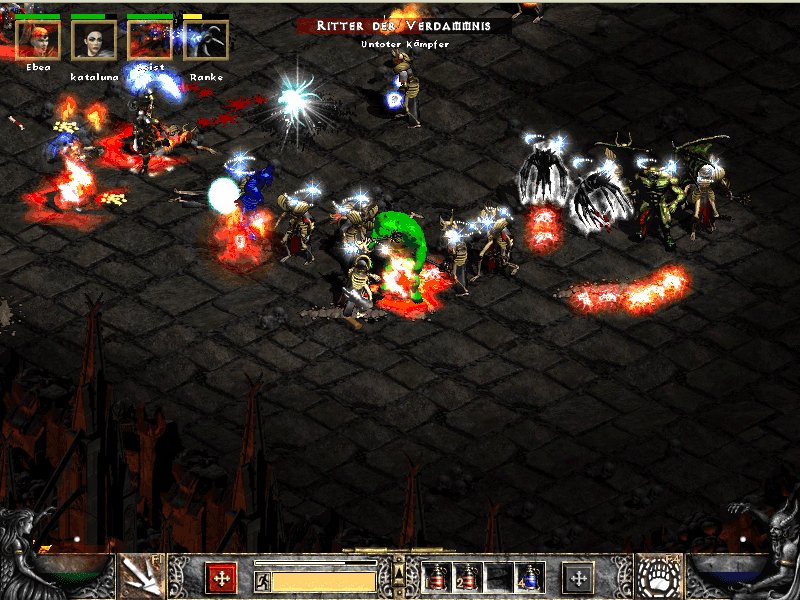Click the Geist summon portrait
Viewport: 800px width, 600px height.
(x=150, y=40)
